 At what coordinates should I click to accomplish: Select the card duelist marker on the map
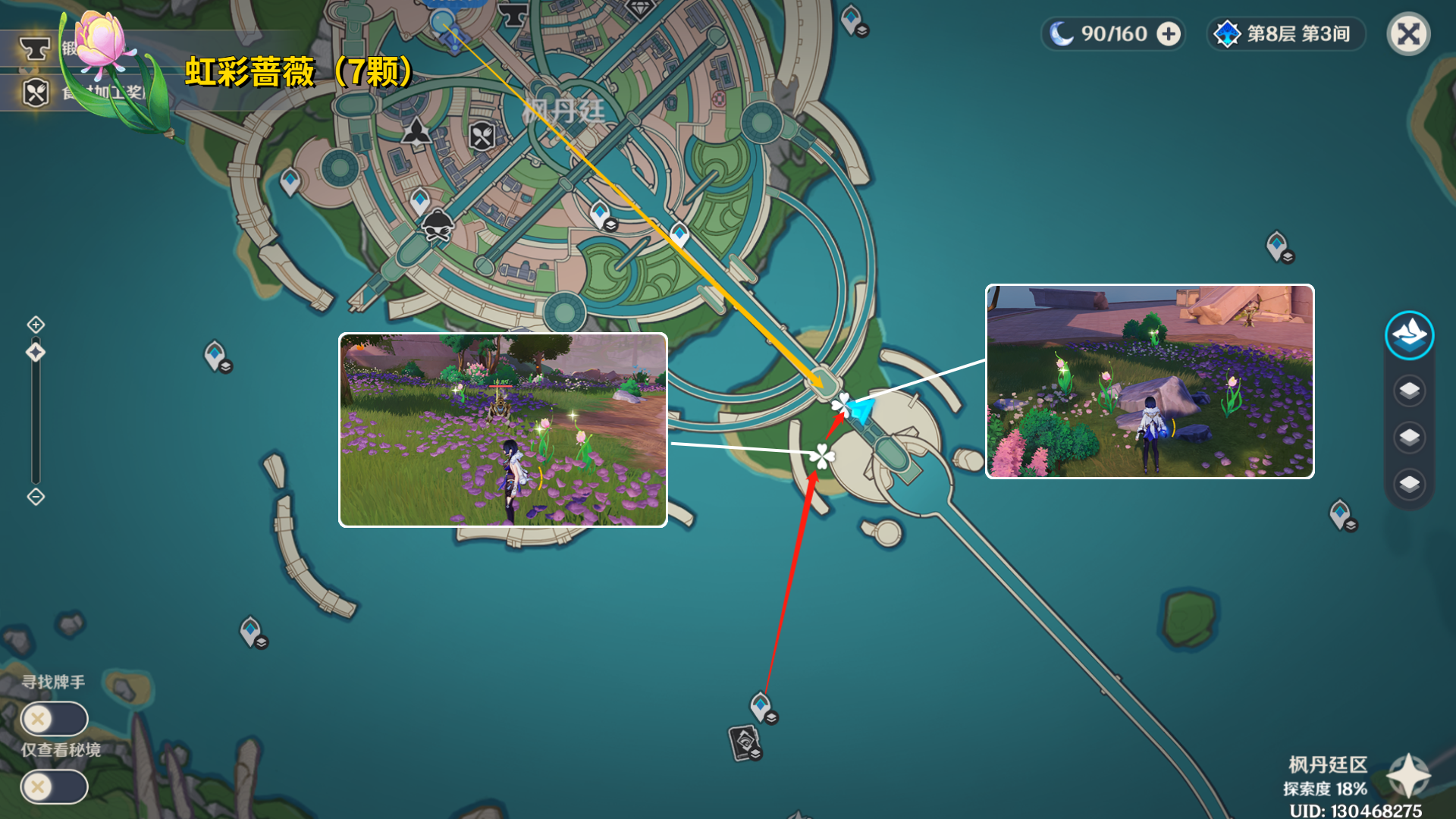pos(745,742)
